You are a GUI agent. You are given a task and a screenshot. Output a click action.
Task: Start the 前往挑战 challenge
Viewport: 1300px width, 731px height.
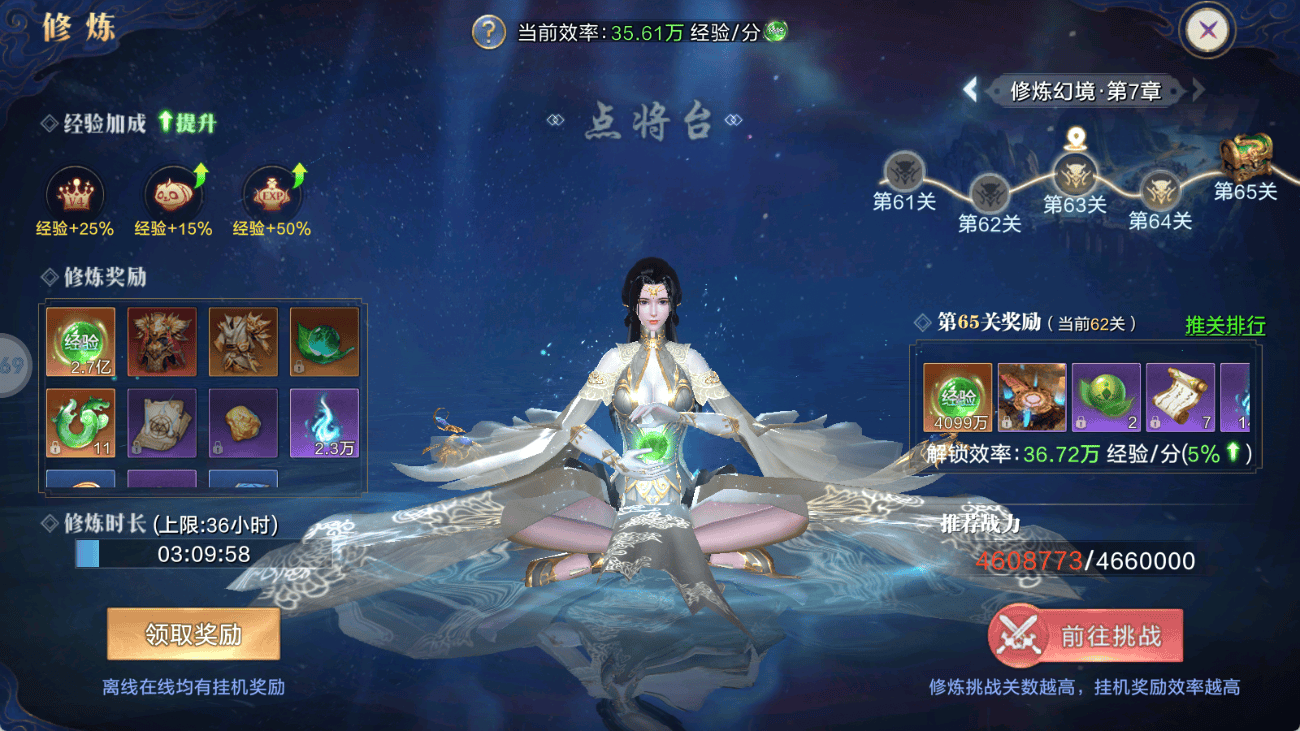1085,637
